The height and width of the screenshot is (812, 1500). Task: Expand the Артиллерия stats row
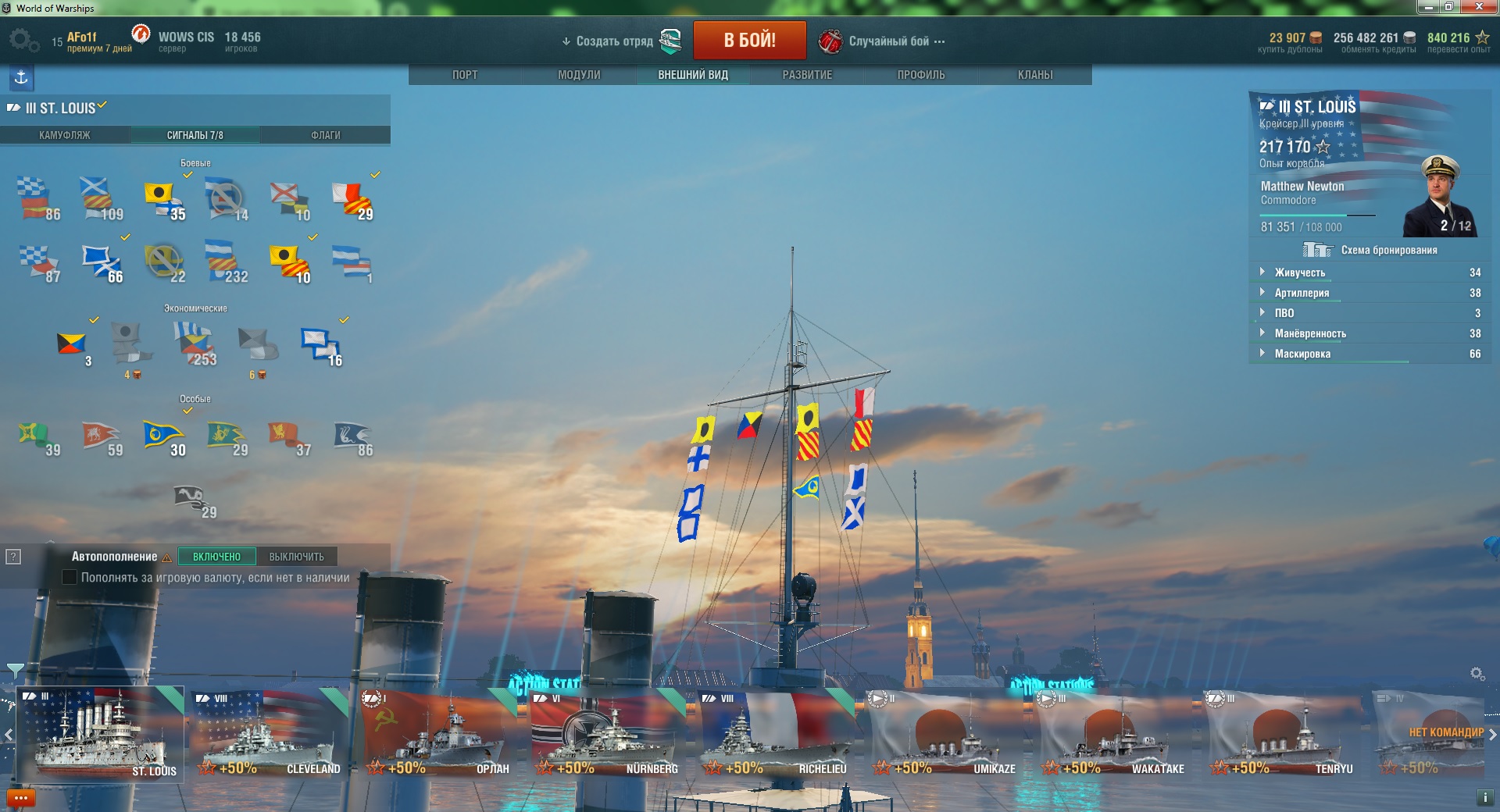tap(1302, 293)
